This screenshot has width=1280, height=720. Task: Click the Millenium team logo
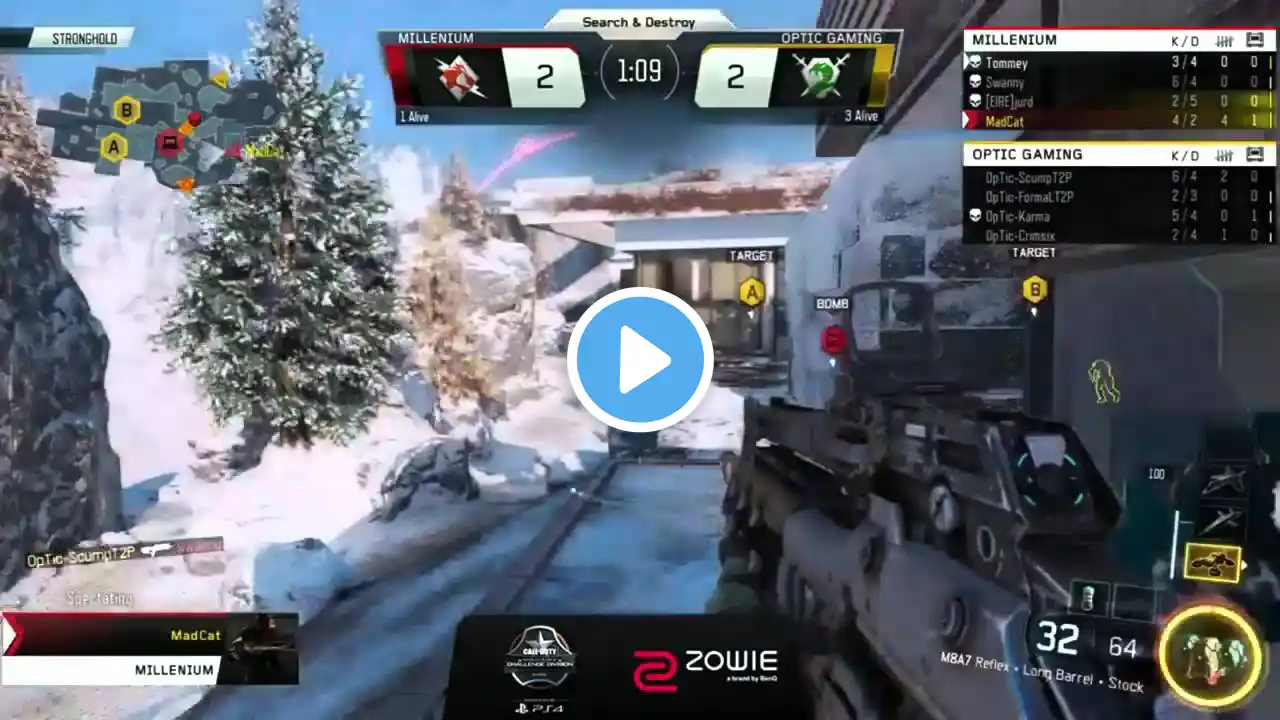[461, 77]
